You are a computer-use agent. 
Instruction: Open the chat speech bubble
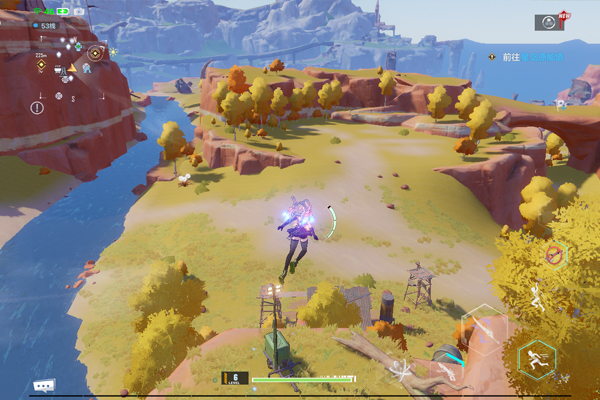44,385
